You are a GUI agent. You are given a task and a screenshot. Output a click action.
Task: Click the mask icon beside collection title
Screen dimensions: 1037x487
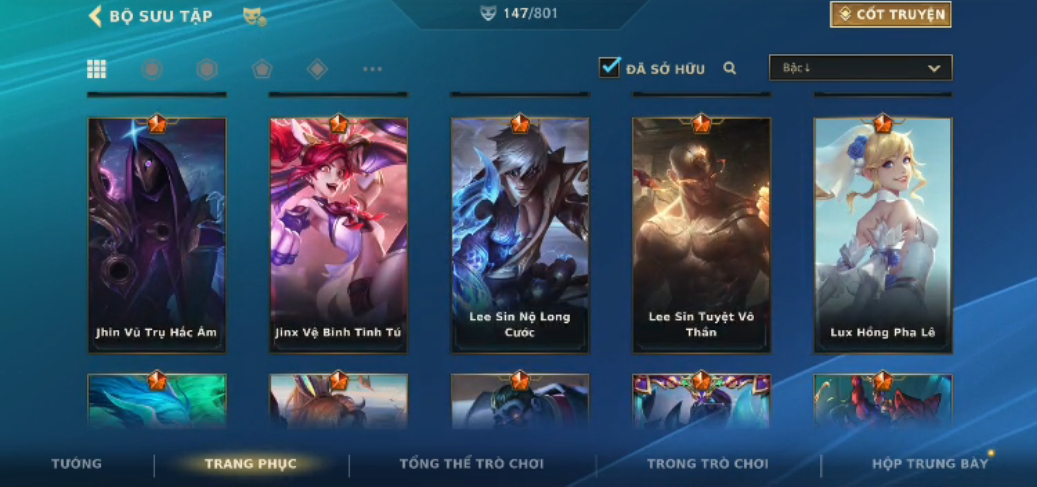254,16
